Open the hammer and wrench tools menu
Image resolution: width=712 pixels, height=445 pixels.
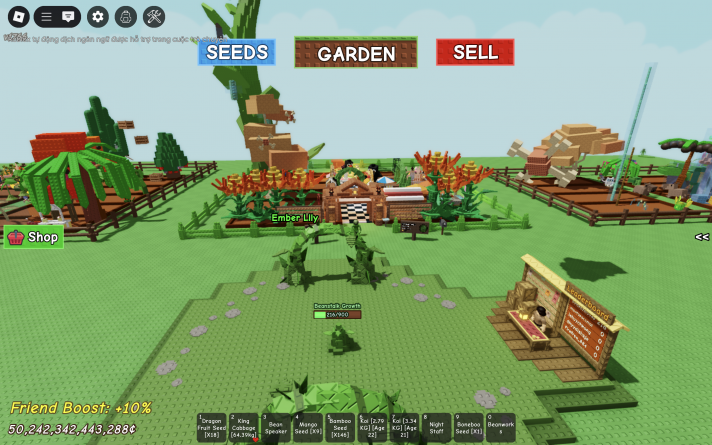point(154,17)
